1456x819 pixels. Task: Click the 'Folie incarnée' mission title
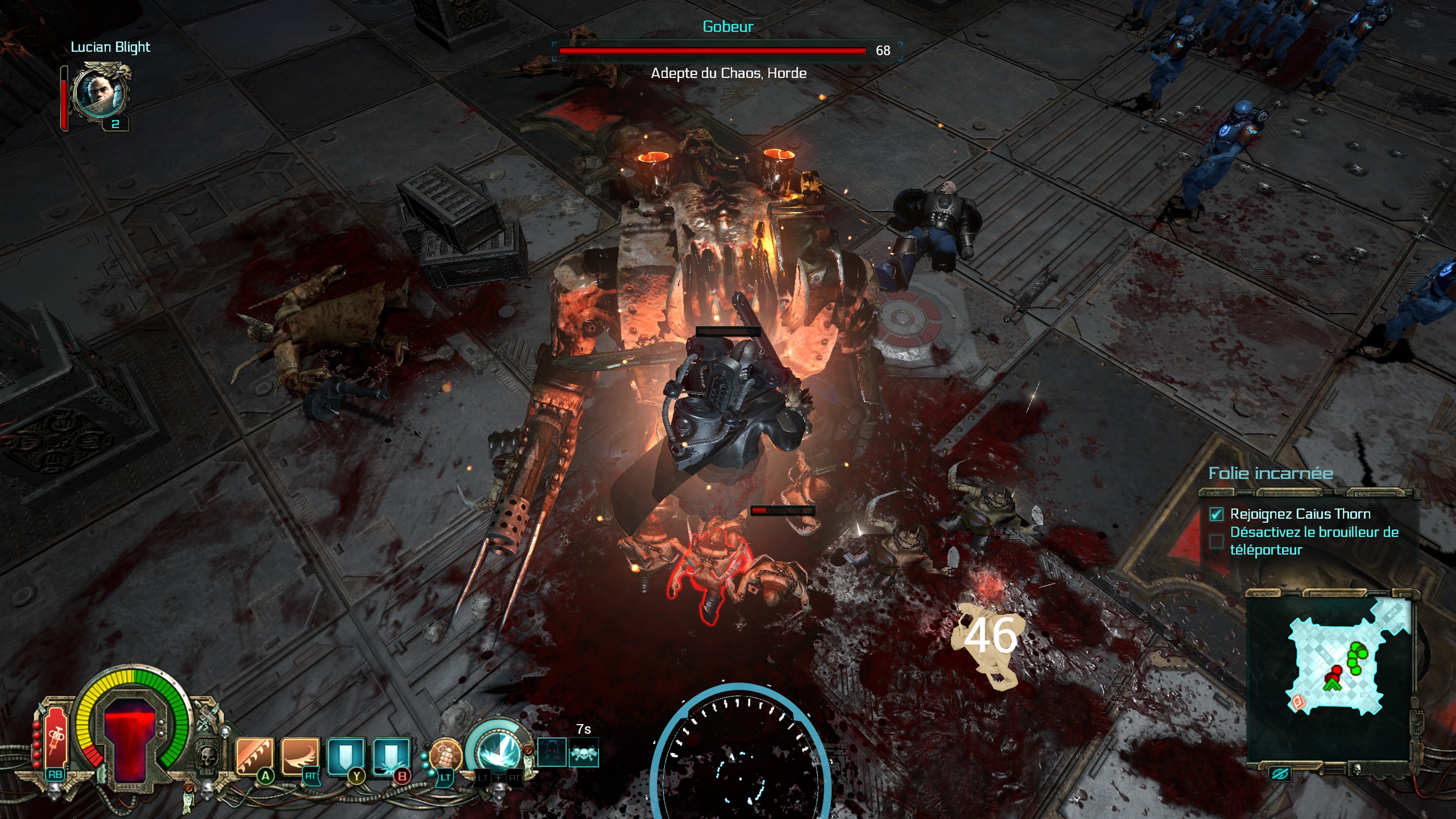(1270, 473)
